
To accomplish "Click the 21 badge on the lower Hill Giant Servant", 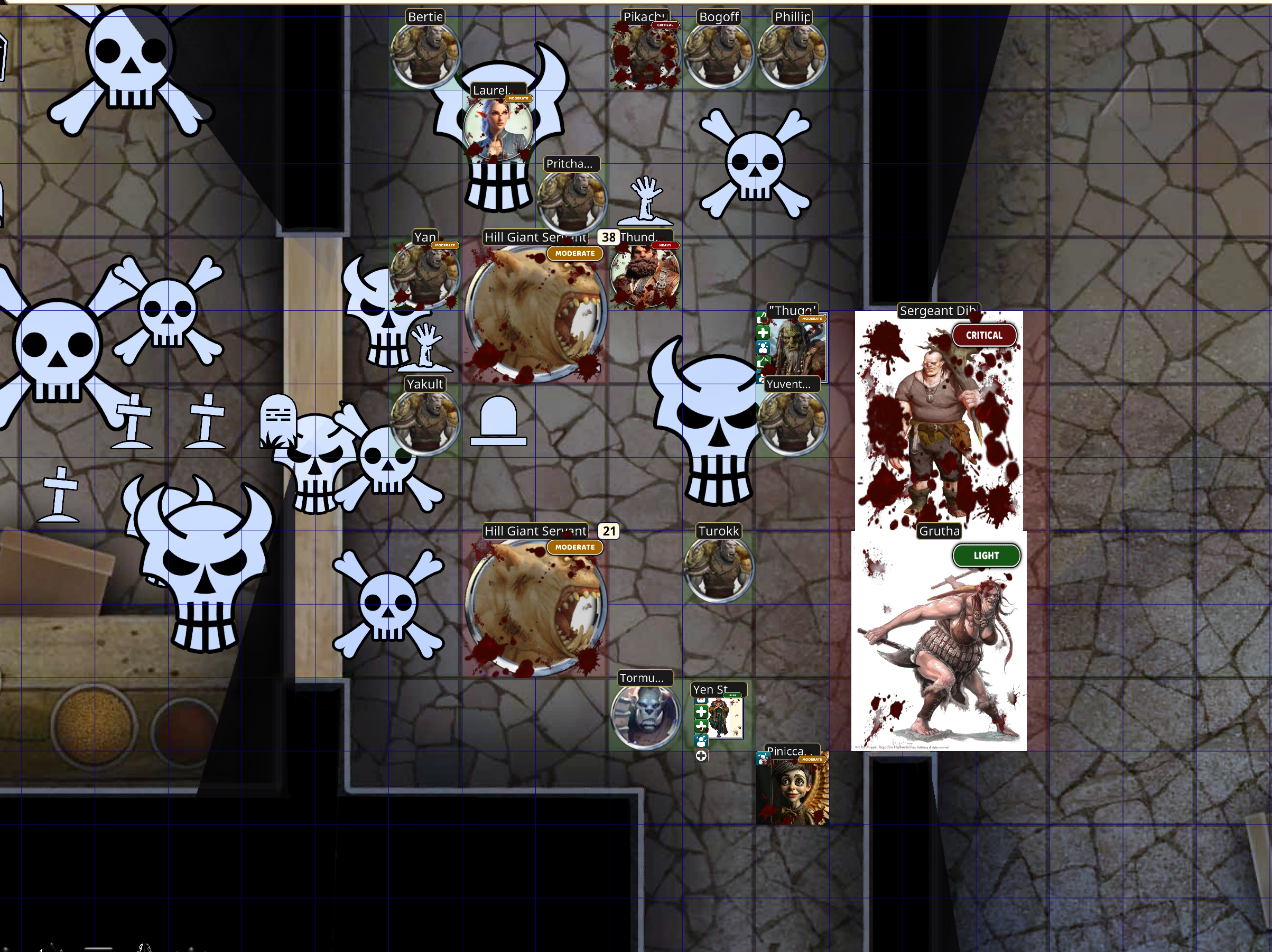I will click(x=609, y=532).
